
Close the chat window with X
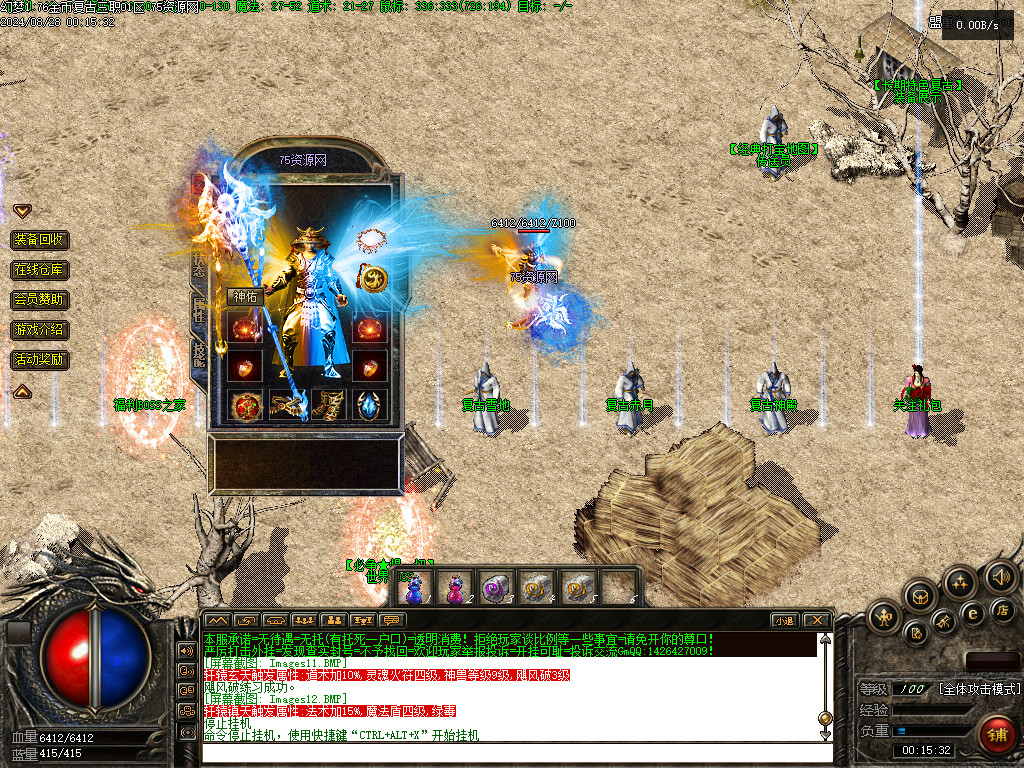point(817,620)
